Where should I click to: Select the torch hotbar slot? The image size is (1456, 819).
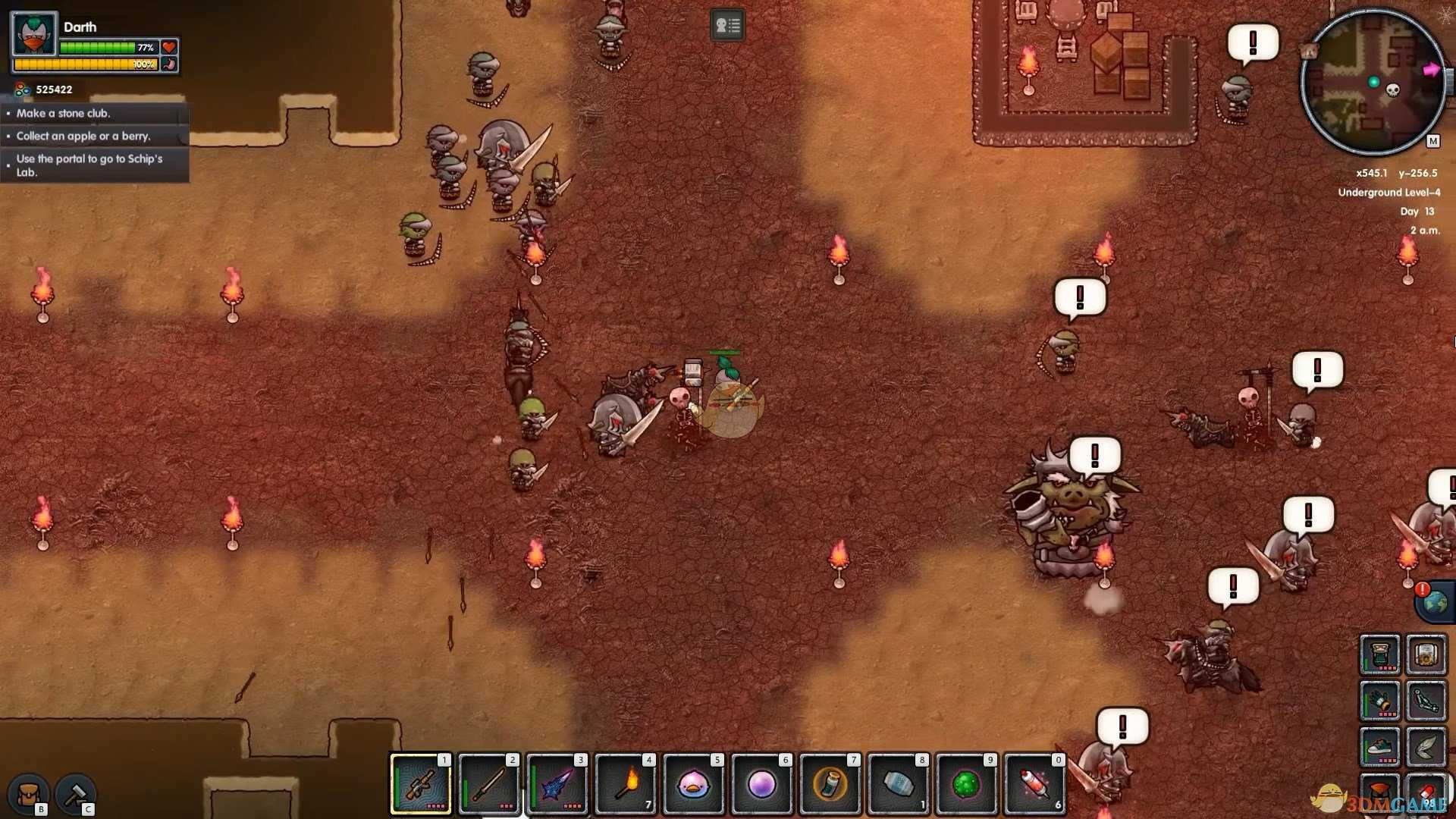pos(626,785)
